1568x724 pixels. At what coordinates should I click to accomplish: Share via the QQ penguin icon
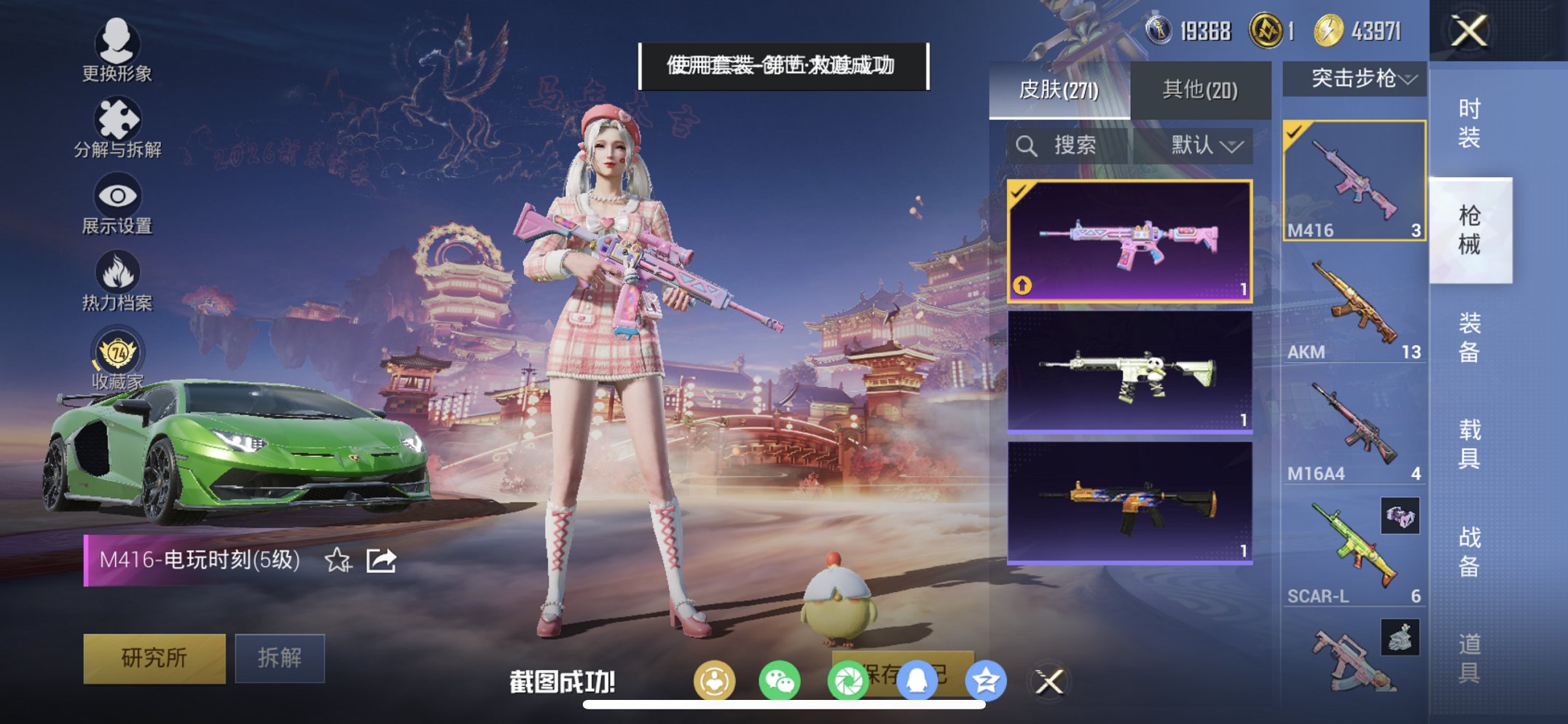918,679
